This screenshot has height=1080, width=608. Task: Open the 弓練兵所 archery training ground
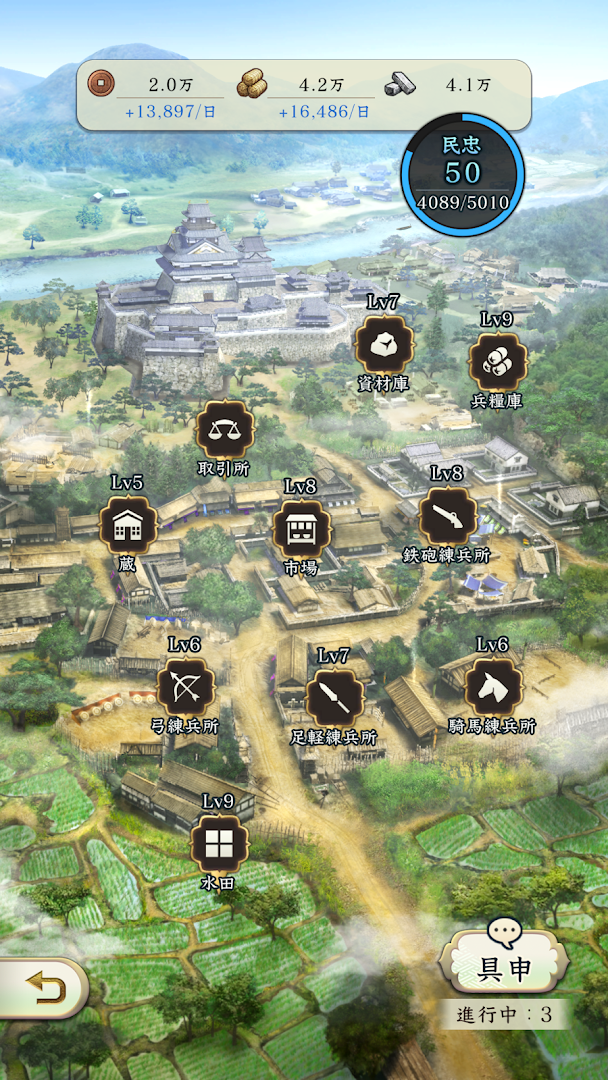point(185,687)
